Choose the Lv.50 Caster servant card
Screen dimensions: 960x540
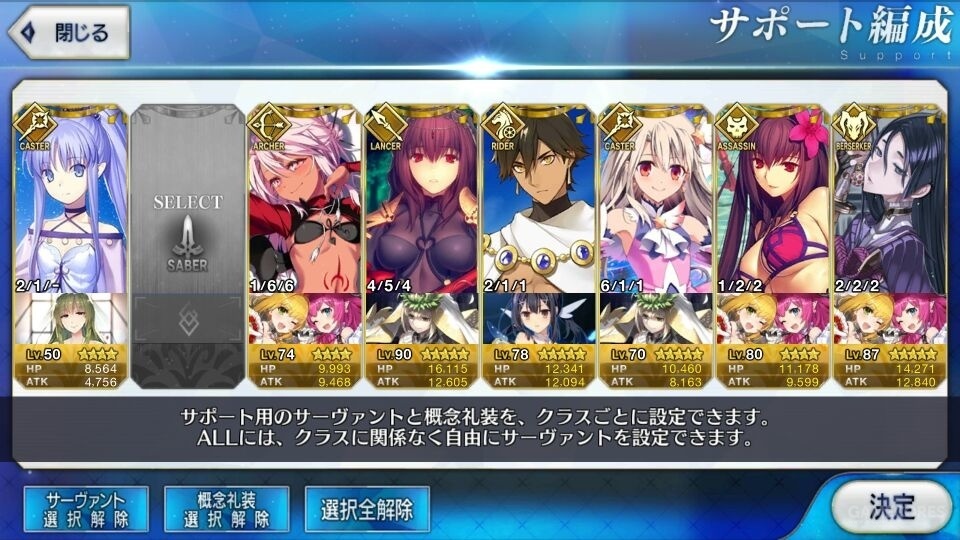click(70, 200)
